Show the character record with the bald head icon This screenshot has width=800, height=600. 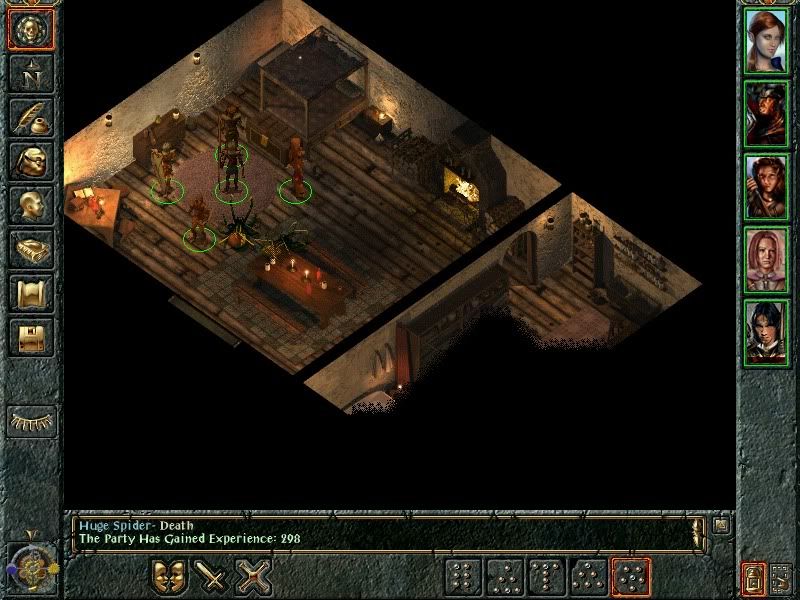(30, 205)
